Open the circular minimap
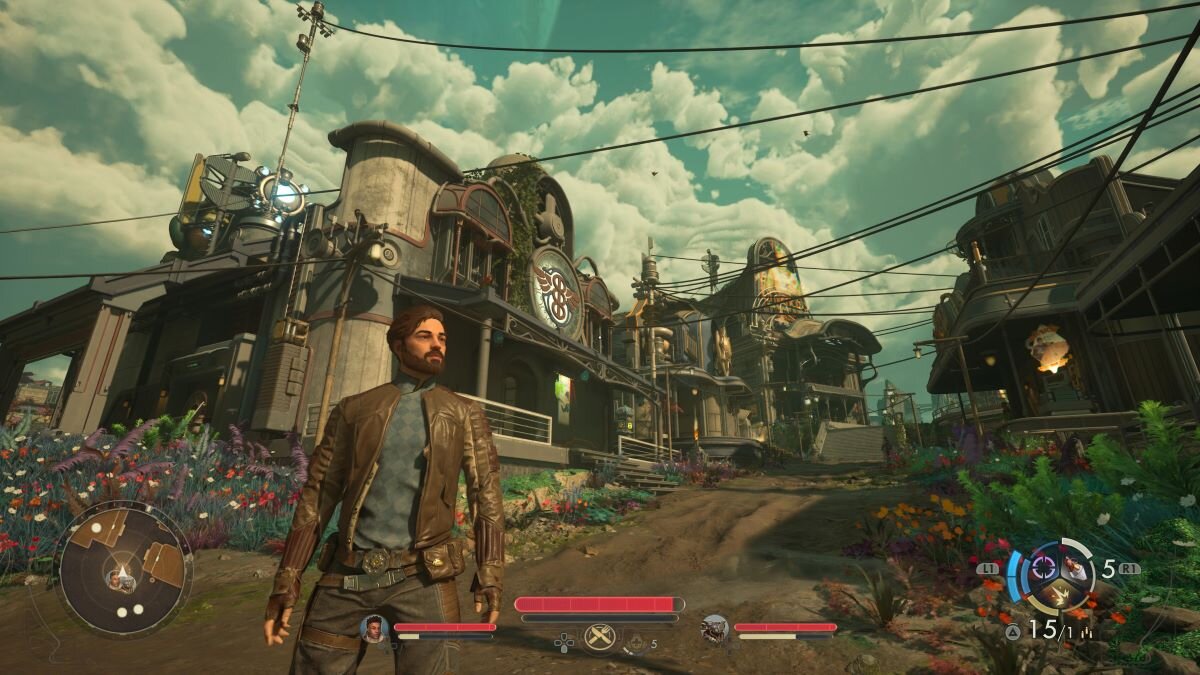This screenshot has height=675, width=1200. (123, 569)
